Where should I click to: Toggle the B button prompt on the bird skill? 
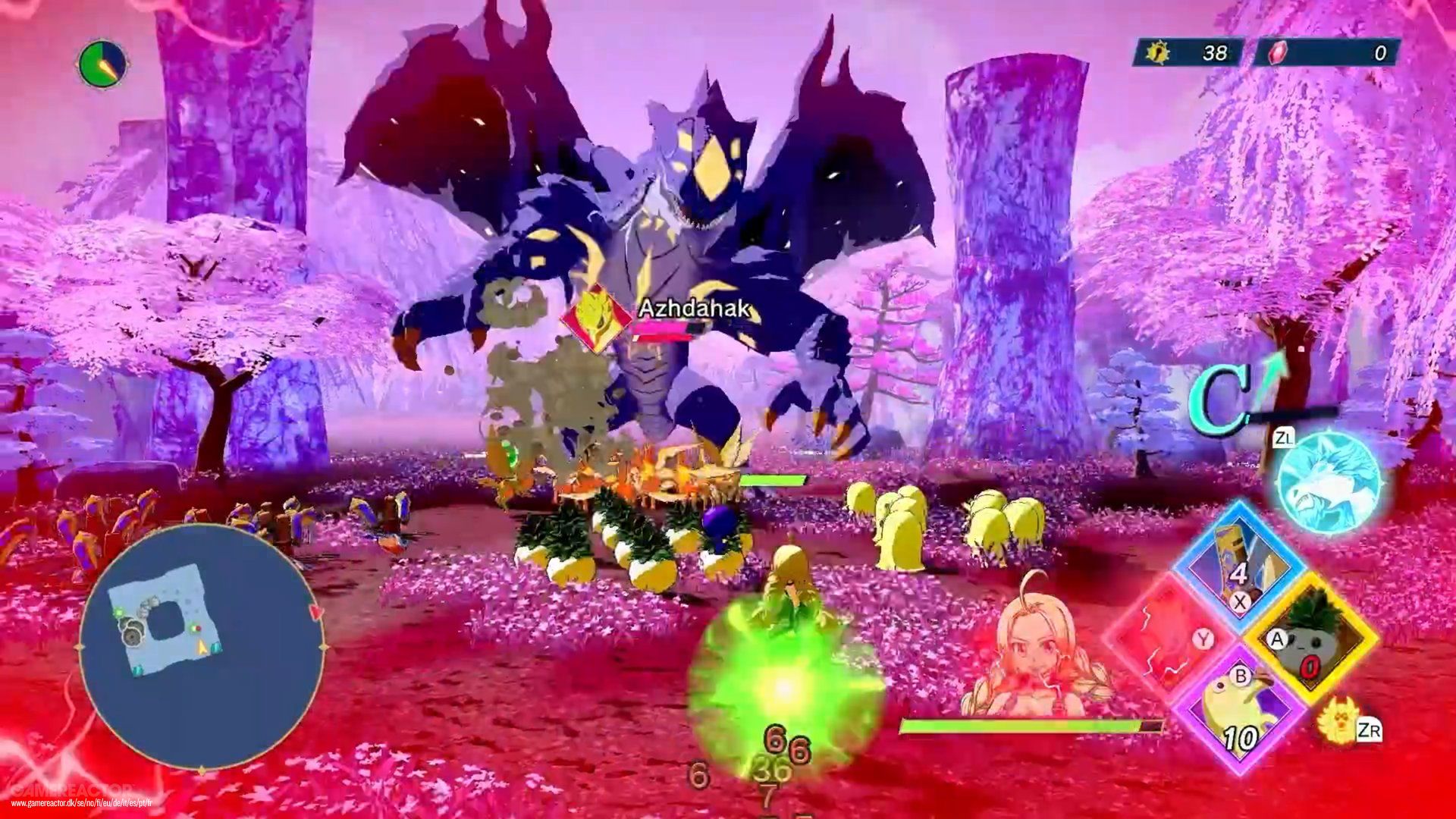pyautogui.click(x=1241, y=677)
